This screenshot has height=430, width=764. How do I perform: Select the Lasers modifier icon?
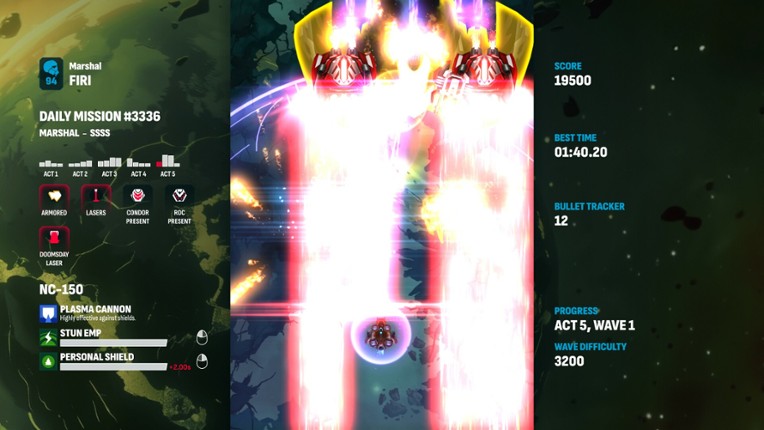pos(96,196)
